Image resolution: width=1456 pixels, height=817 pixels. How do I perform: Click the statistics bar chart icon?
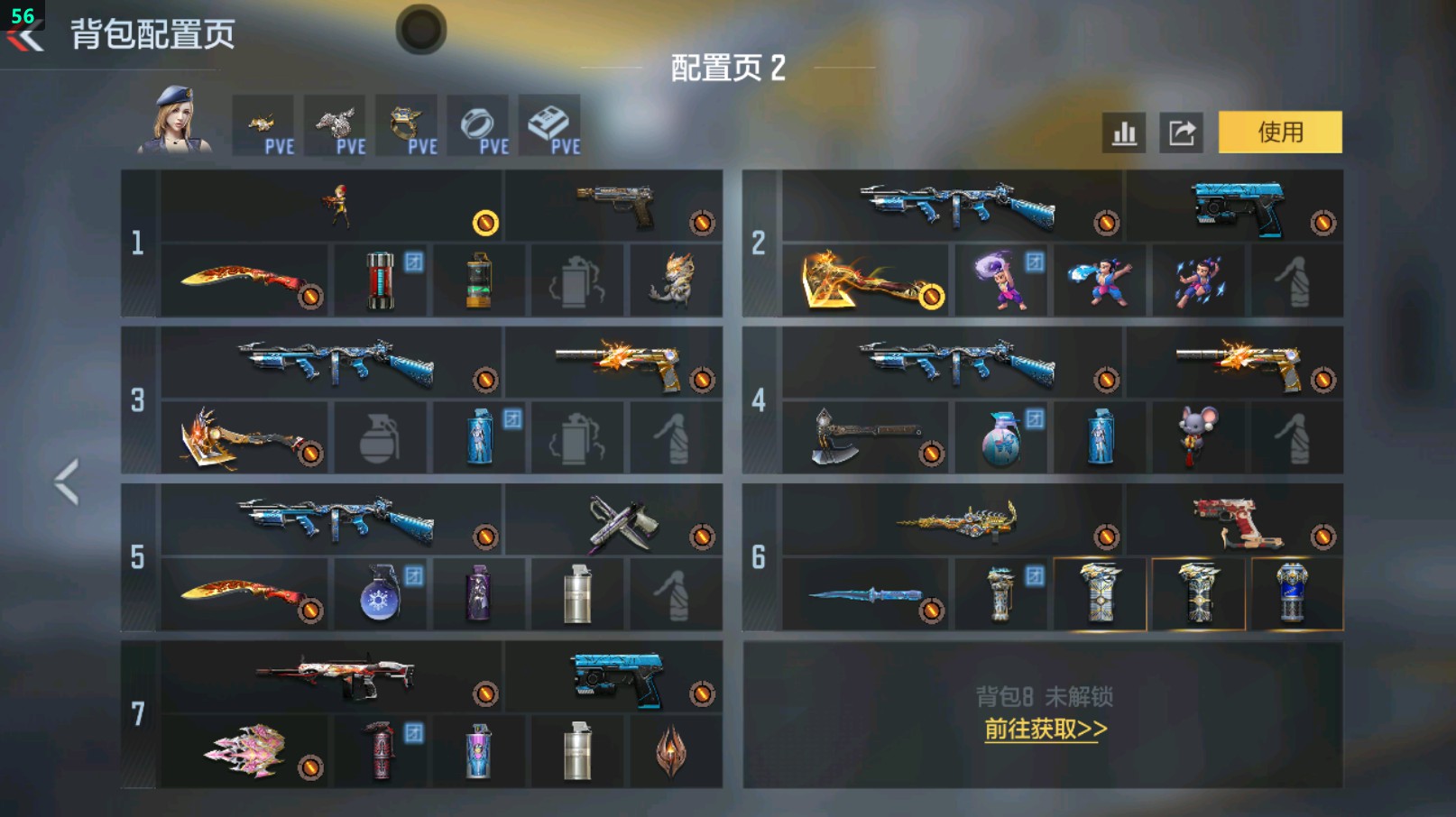tap(1122, 131)
